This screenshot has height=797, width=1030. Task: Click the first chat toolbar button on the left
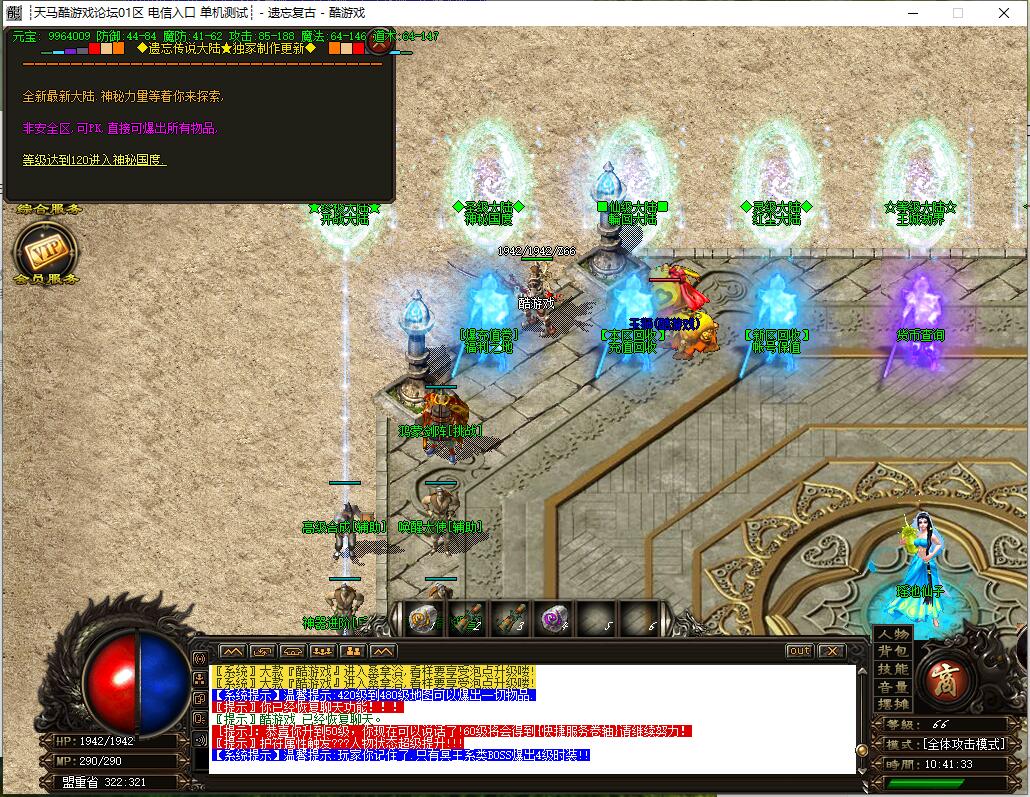click(x=231, y=652)
